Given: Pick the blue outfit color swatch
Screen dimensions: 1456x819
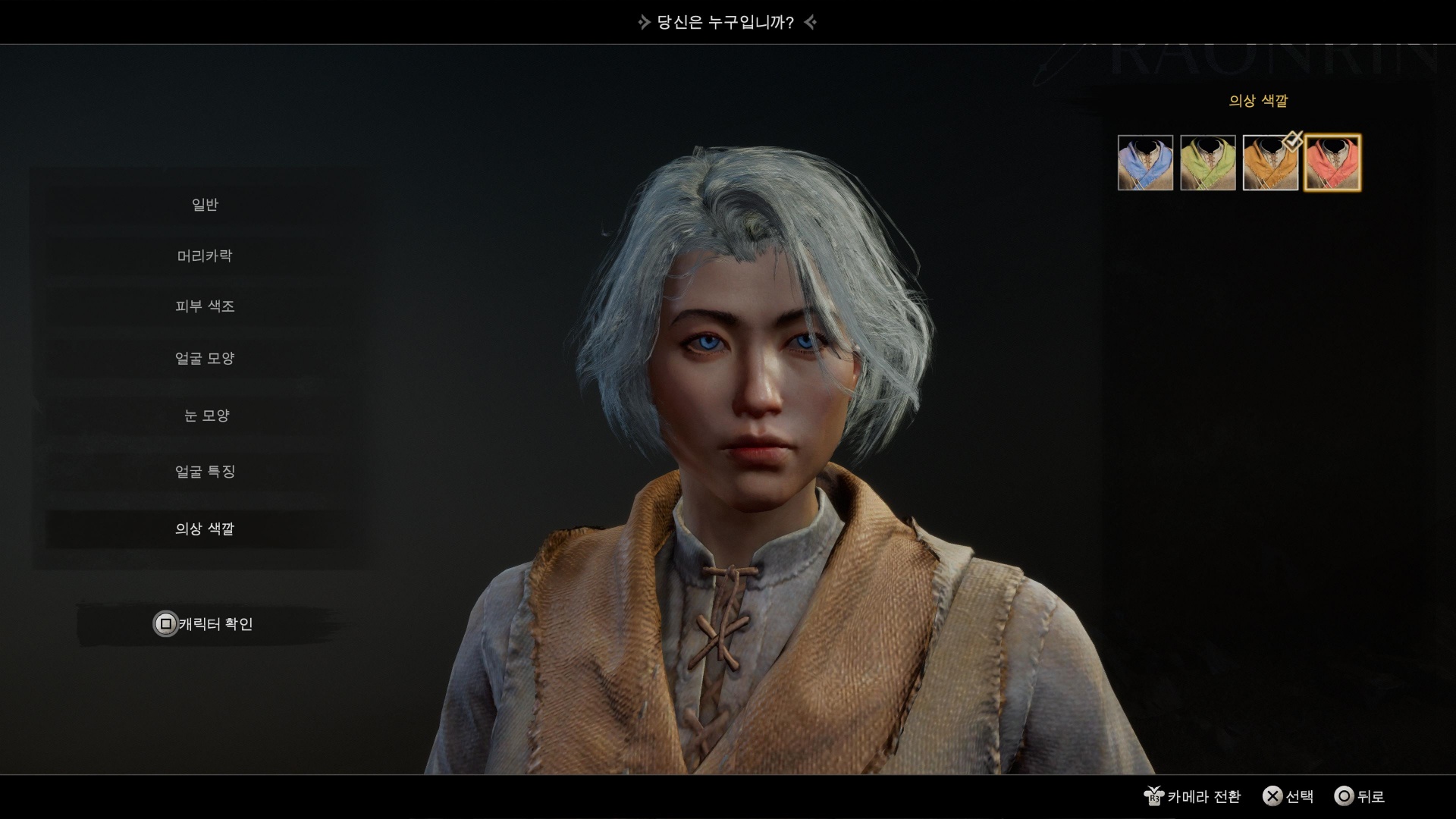Looking at the screenshot, I should click(1145, 163).
